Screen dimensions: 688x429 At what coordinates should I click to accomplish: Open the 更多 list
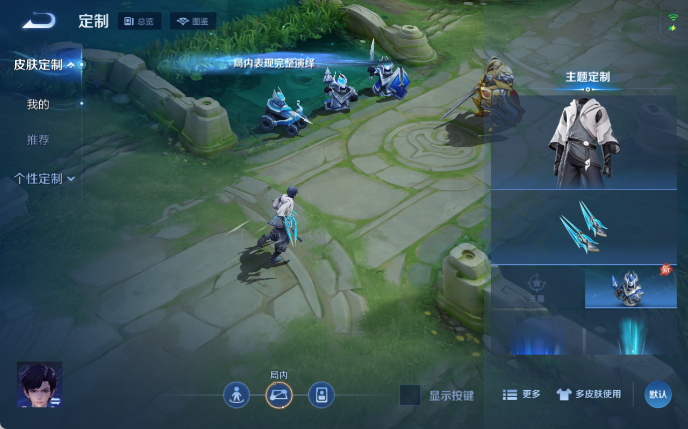[521, 395]
